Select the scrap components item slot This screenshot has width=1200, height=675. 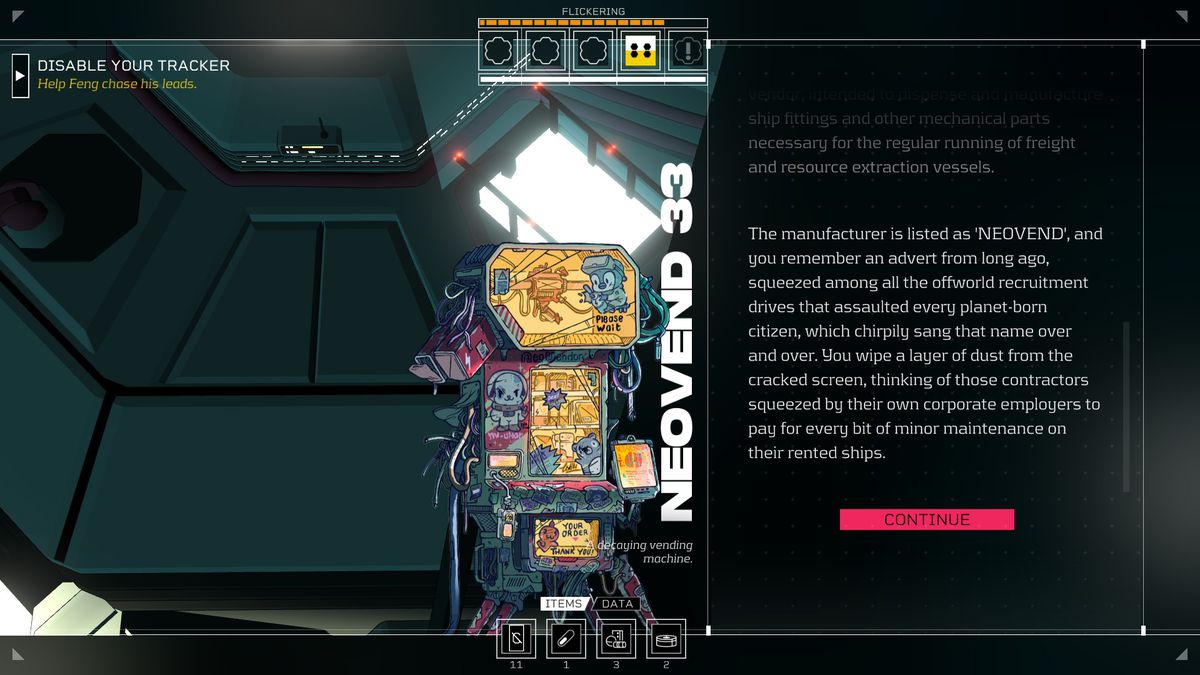click(616, 639)
